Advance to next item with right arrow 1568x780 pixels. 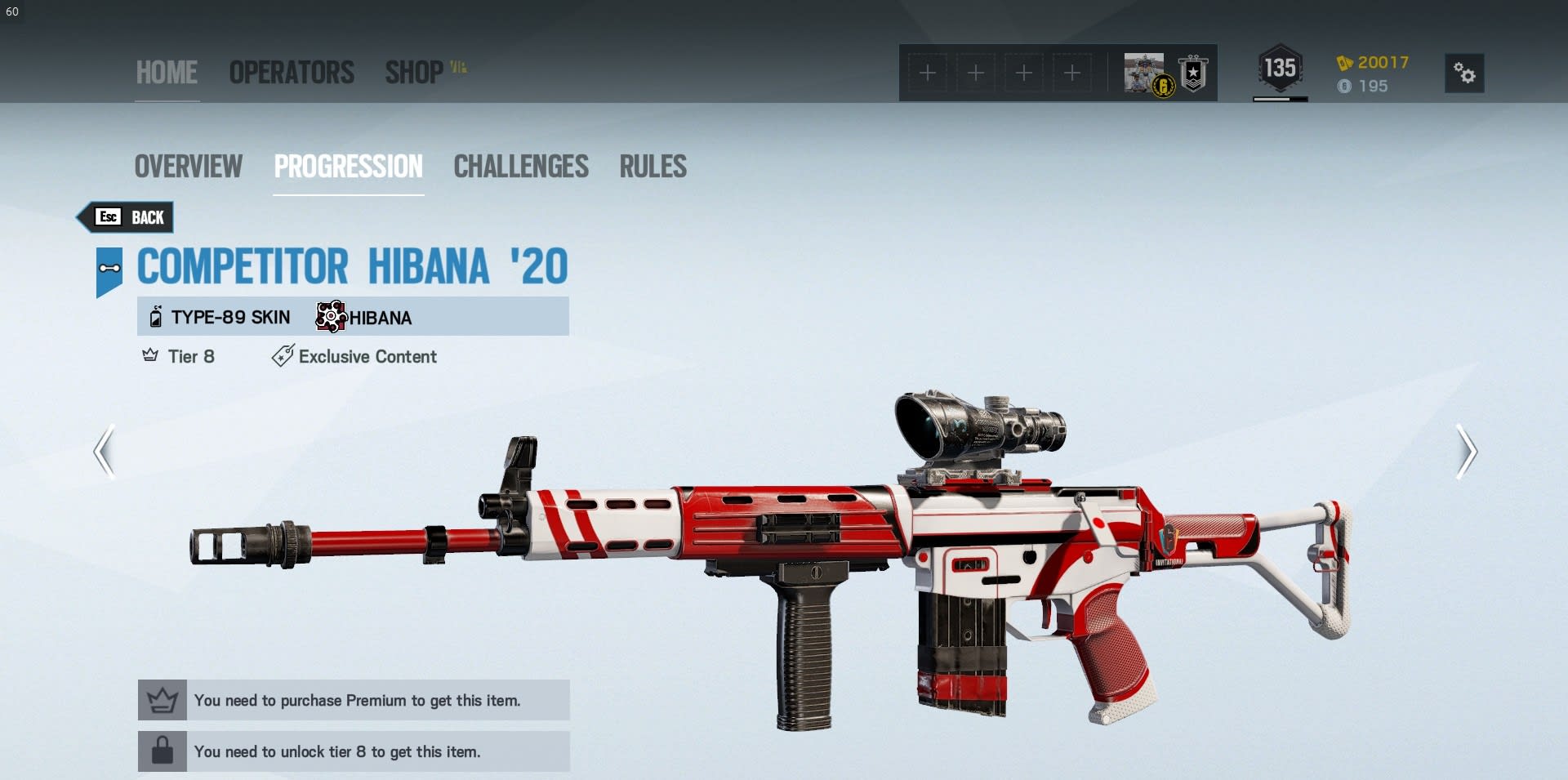[1467, 451]
